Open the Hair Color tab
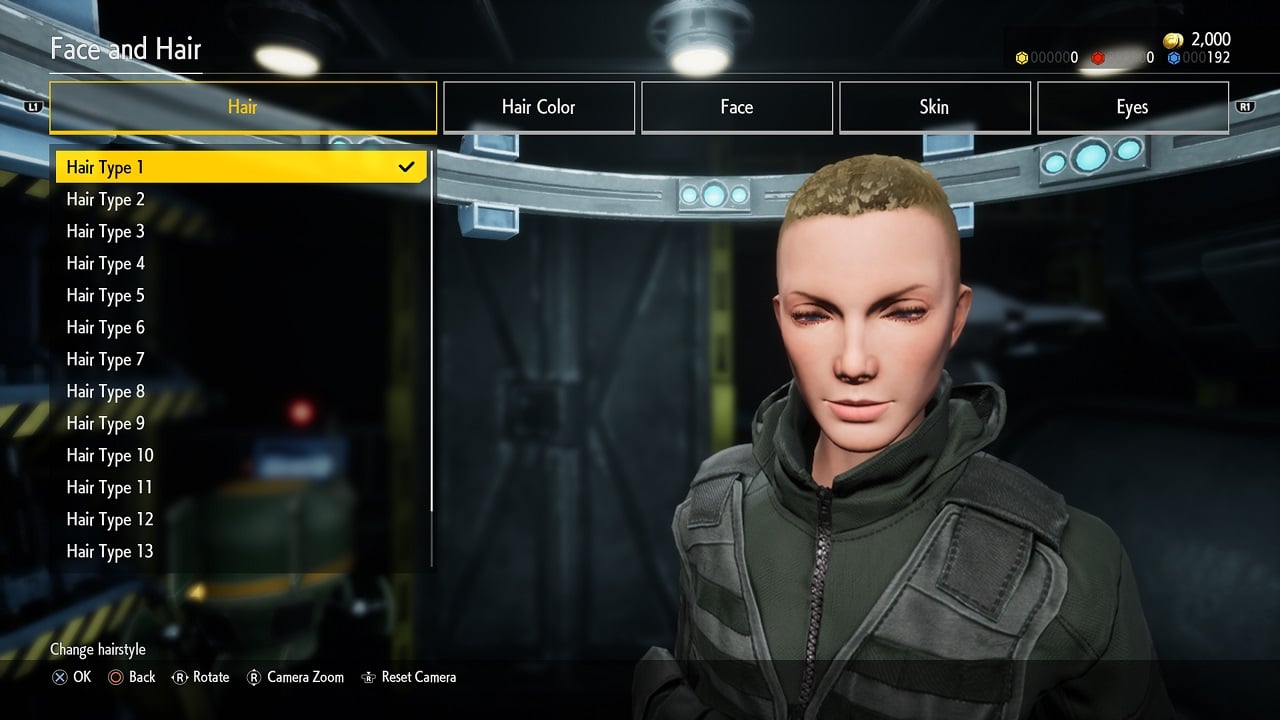Viewport: 1280px width, 720px height. (538, 107)
